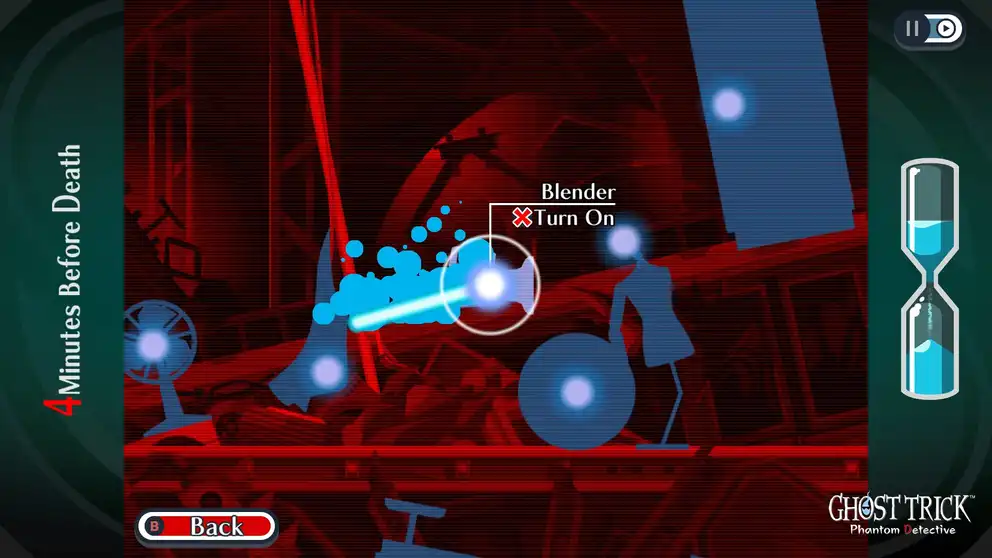
Task: Choose the Blender's Turn On trick
Action: coord(563,218)
